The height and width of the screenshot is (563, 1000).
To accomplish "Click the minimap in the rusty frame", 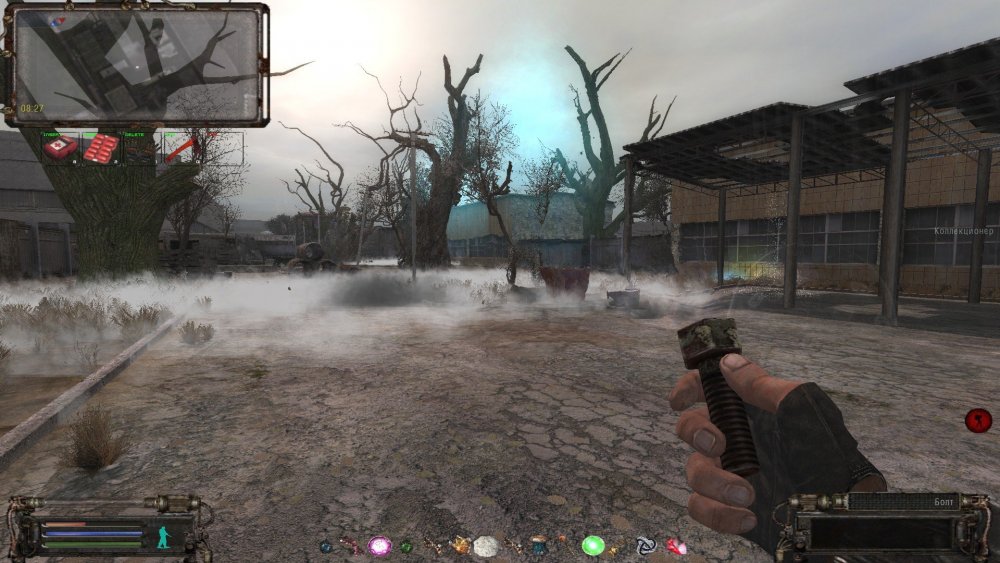I will (x=137, y=63).
